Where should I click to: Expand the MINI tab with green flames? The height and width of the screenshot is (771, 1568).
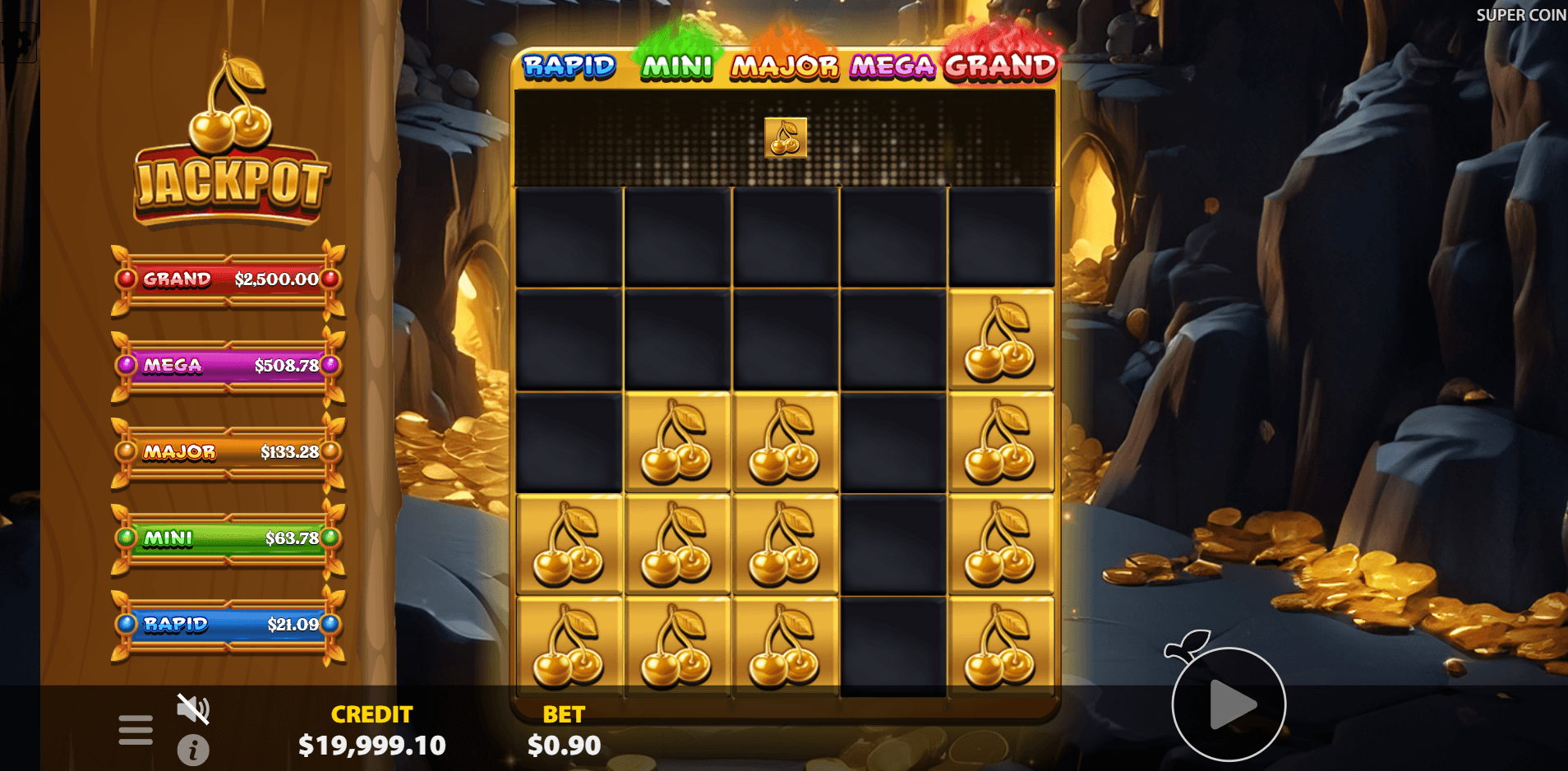click(x=676, y=67)
